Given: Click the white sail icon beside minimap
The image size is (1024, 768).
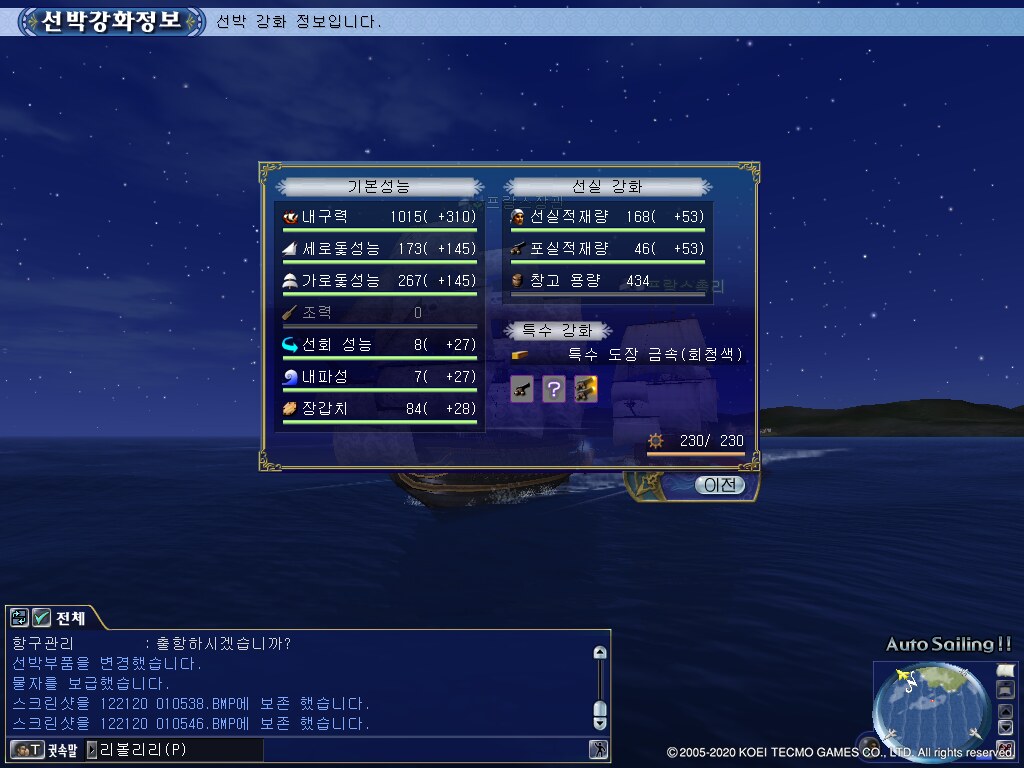Looking at the screenshot, I should pyautogui.click(x=1005, y=669).
